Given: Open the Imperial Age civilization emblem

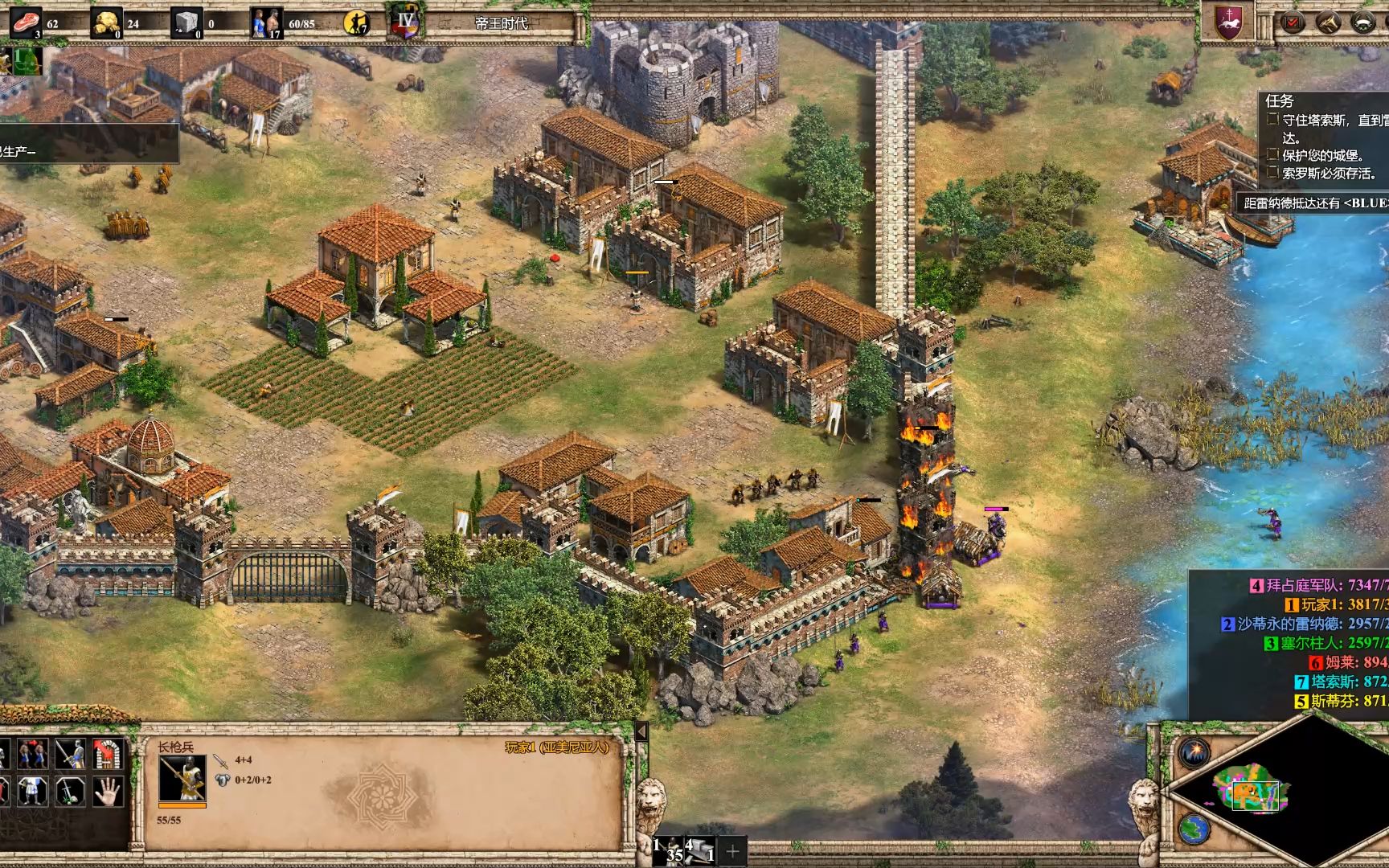Looking at the screenshot, I should click(x=405, y=23).
